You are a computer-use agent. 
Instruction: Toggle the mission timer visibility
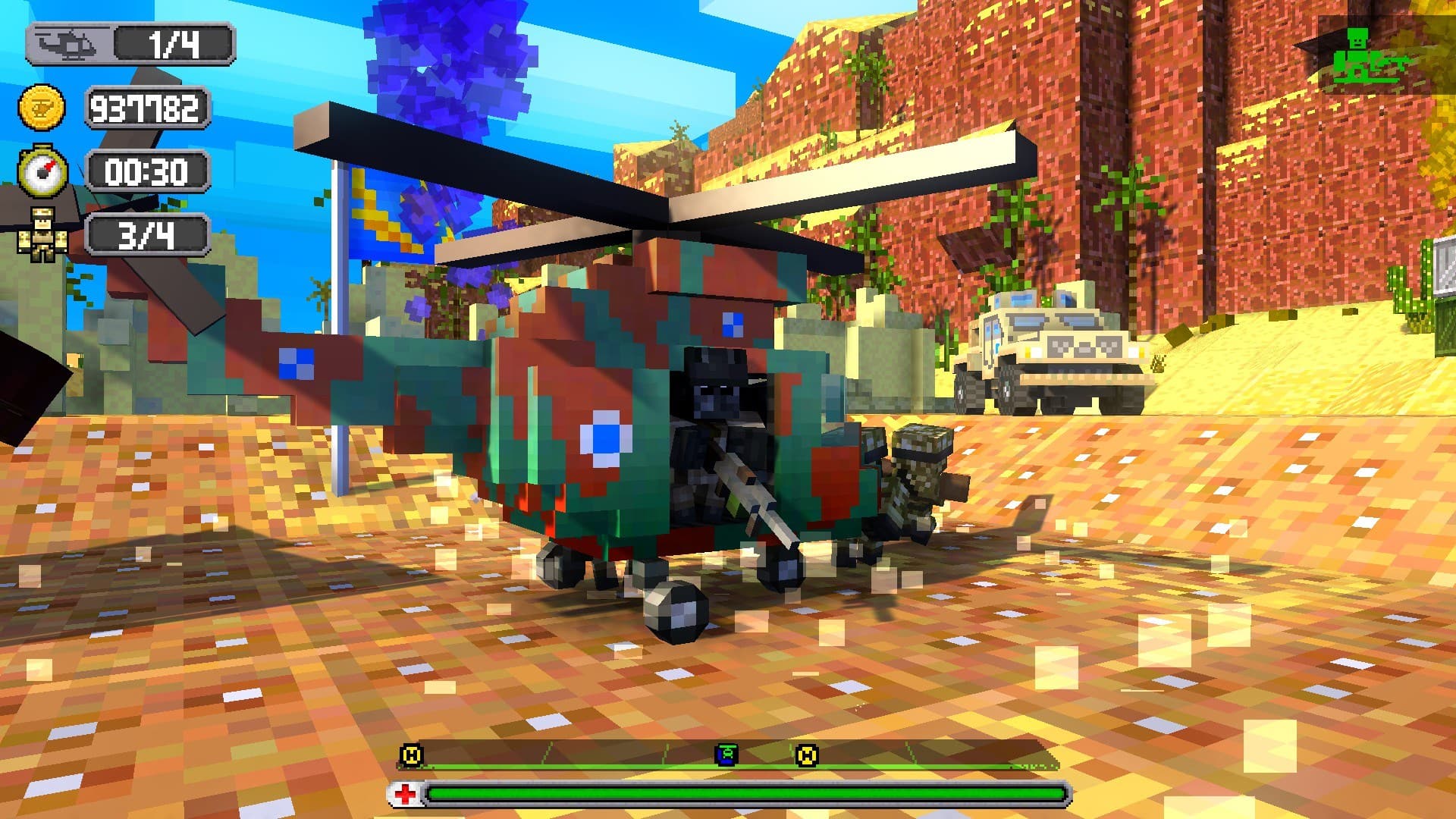pos(149,172)
